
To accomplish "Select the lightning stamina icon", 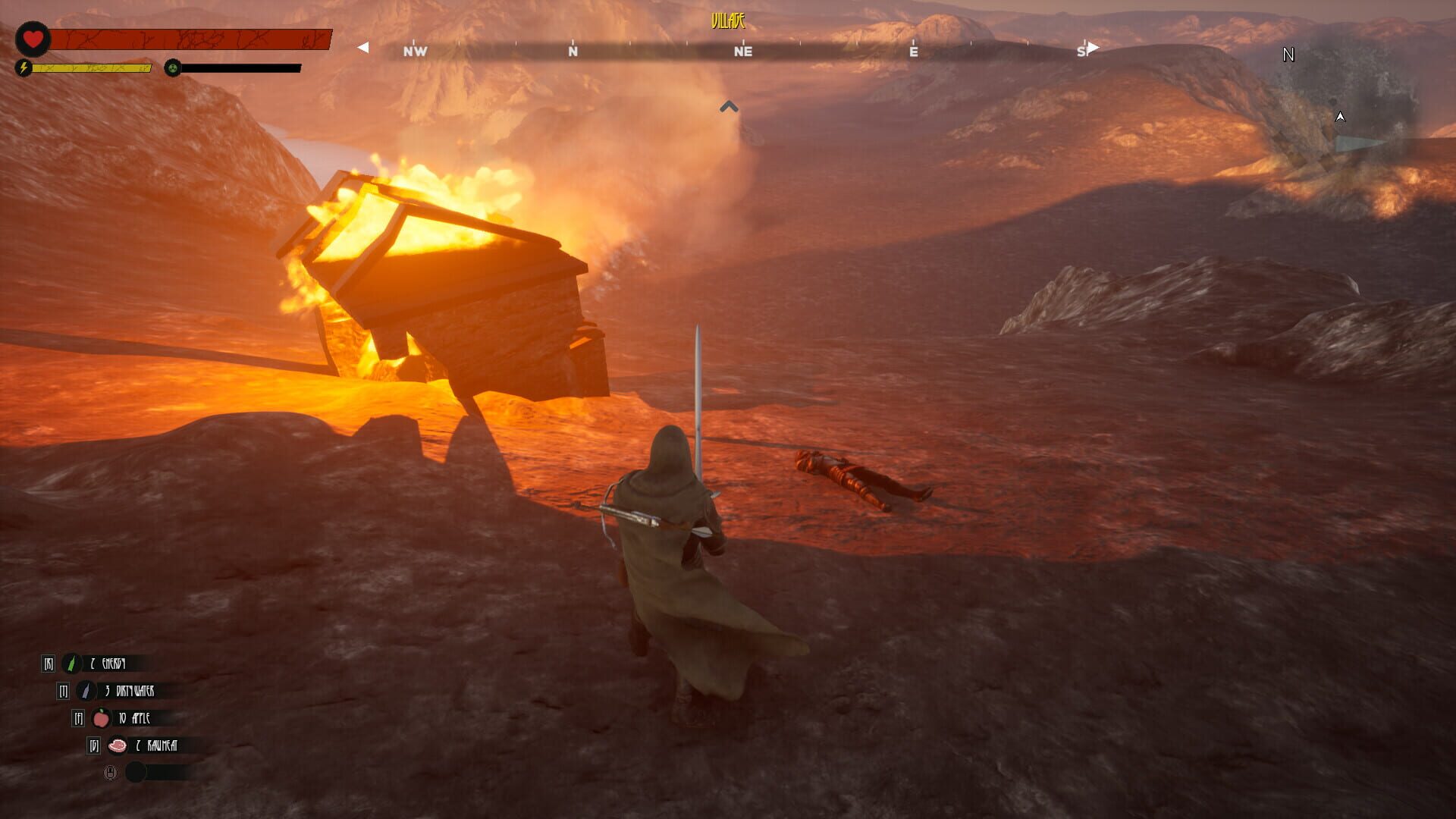I will pos(24,68).
